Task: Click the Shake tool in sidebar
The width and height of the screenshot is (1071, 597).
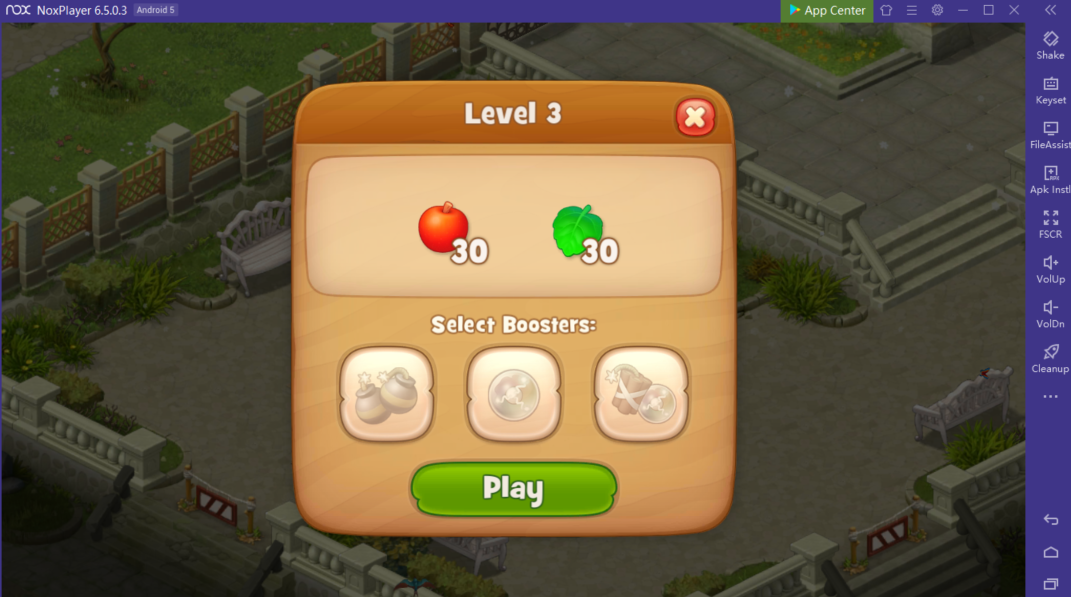Action: pos(1050,44)
